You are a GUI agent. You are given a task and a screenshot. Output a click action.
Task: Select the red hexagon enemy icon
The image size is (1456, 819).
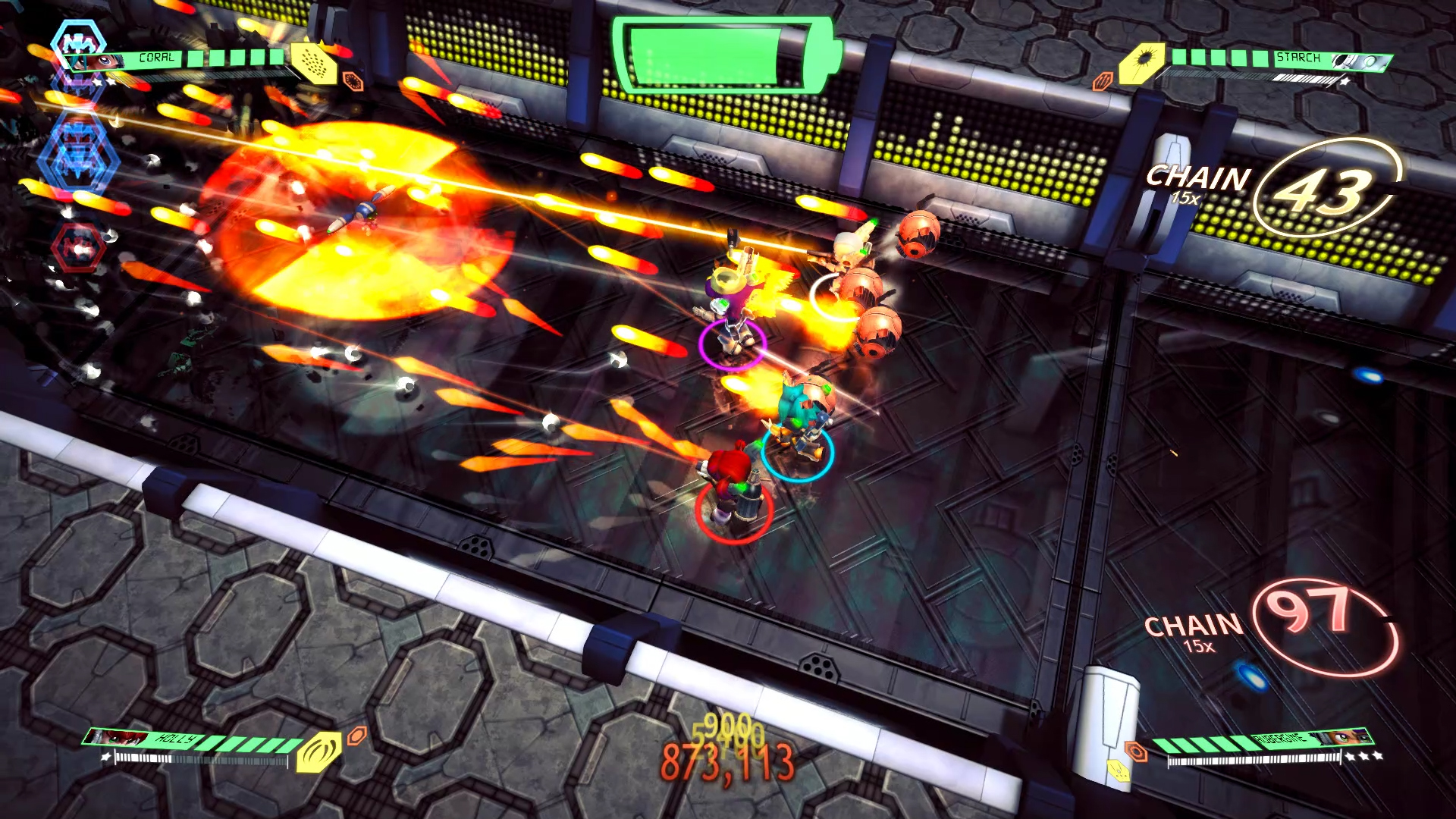click(78, 246)
